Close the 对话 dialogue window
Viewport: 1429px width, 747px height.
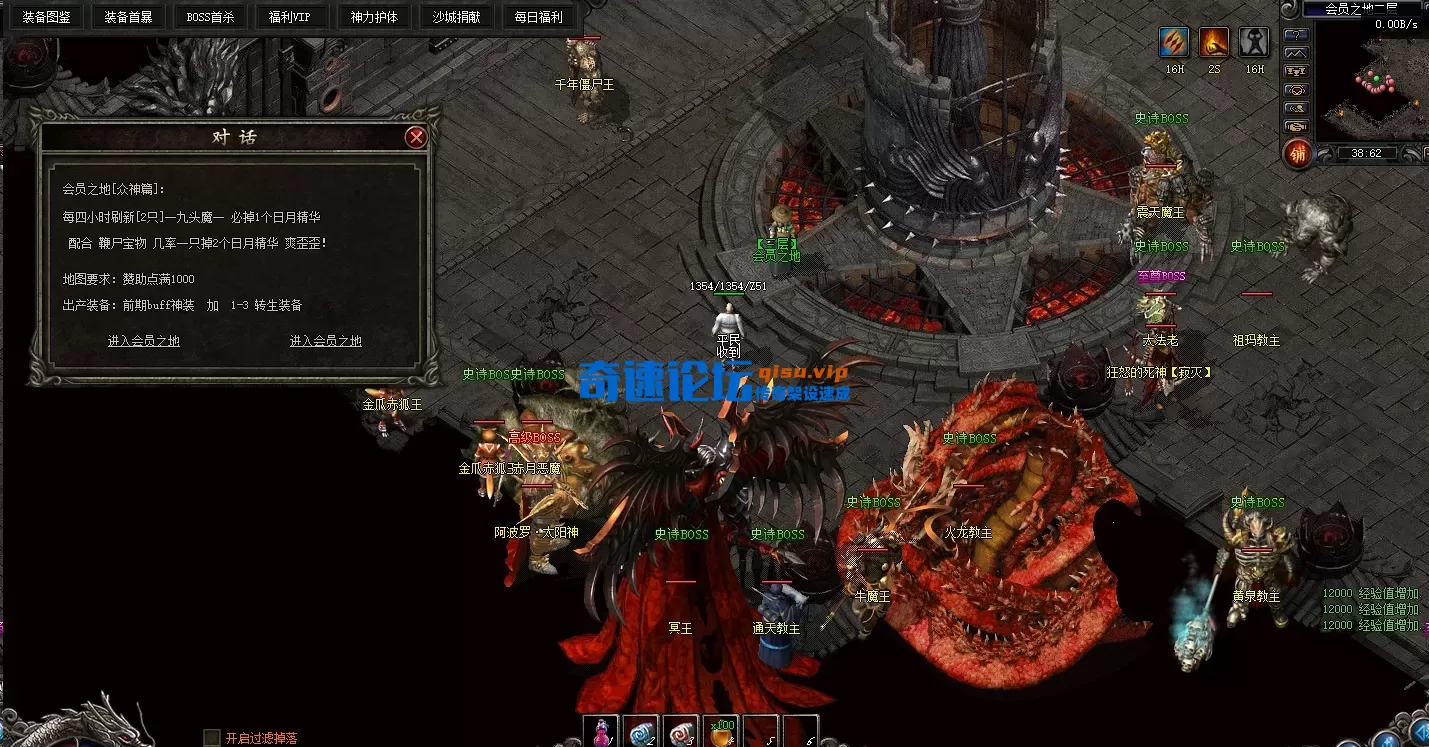(416, 137)
